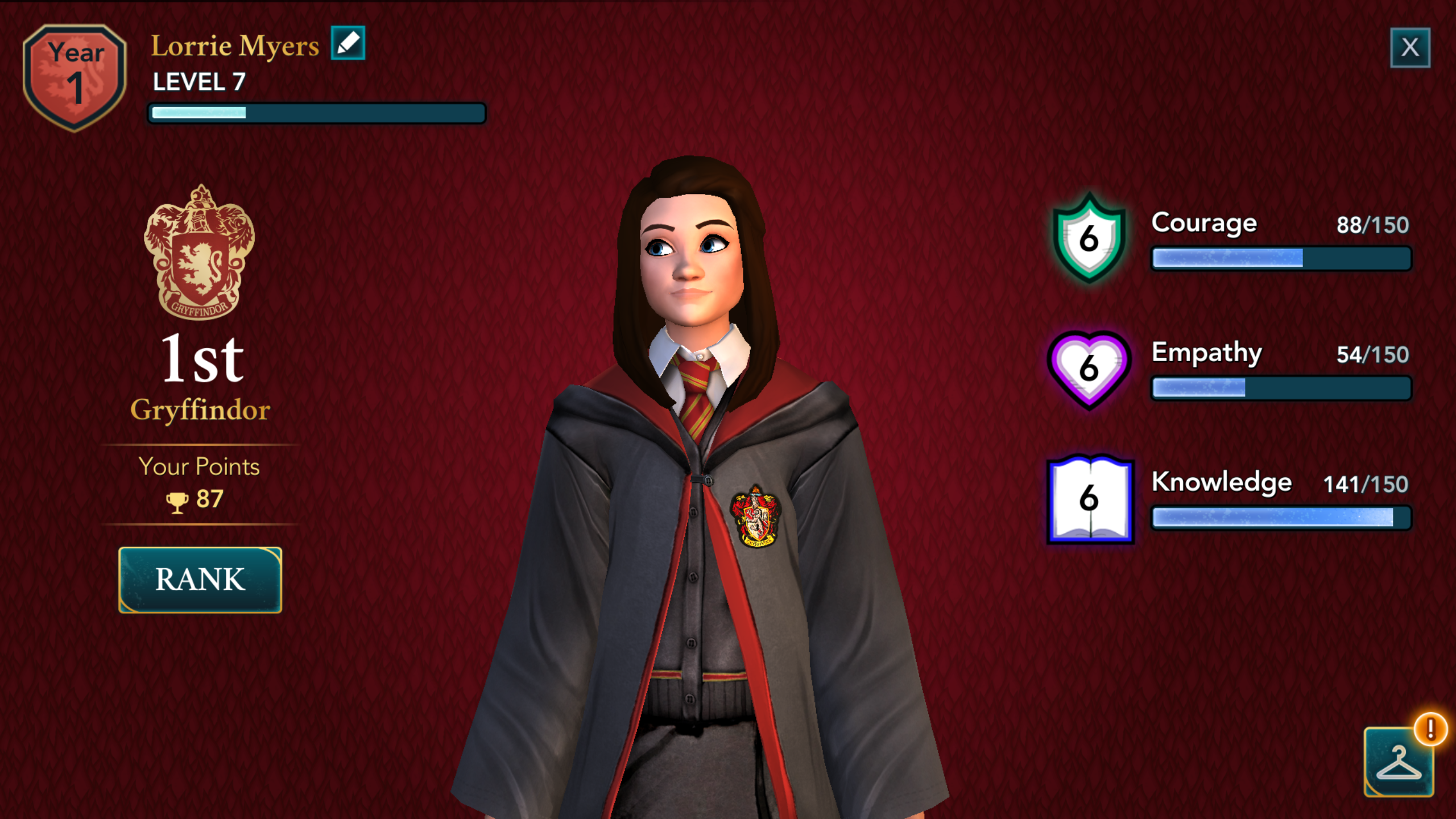The width and height of the screenshot is (1456, 819).
Task: Open the house RANK leaderboard
Action: pos(200,580)
